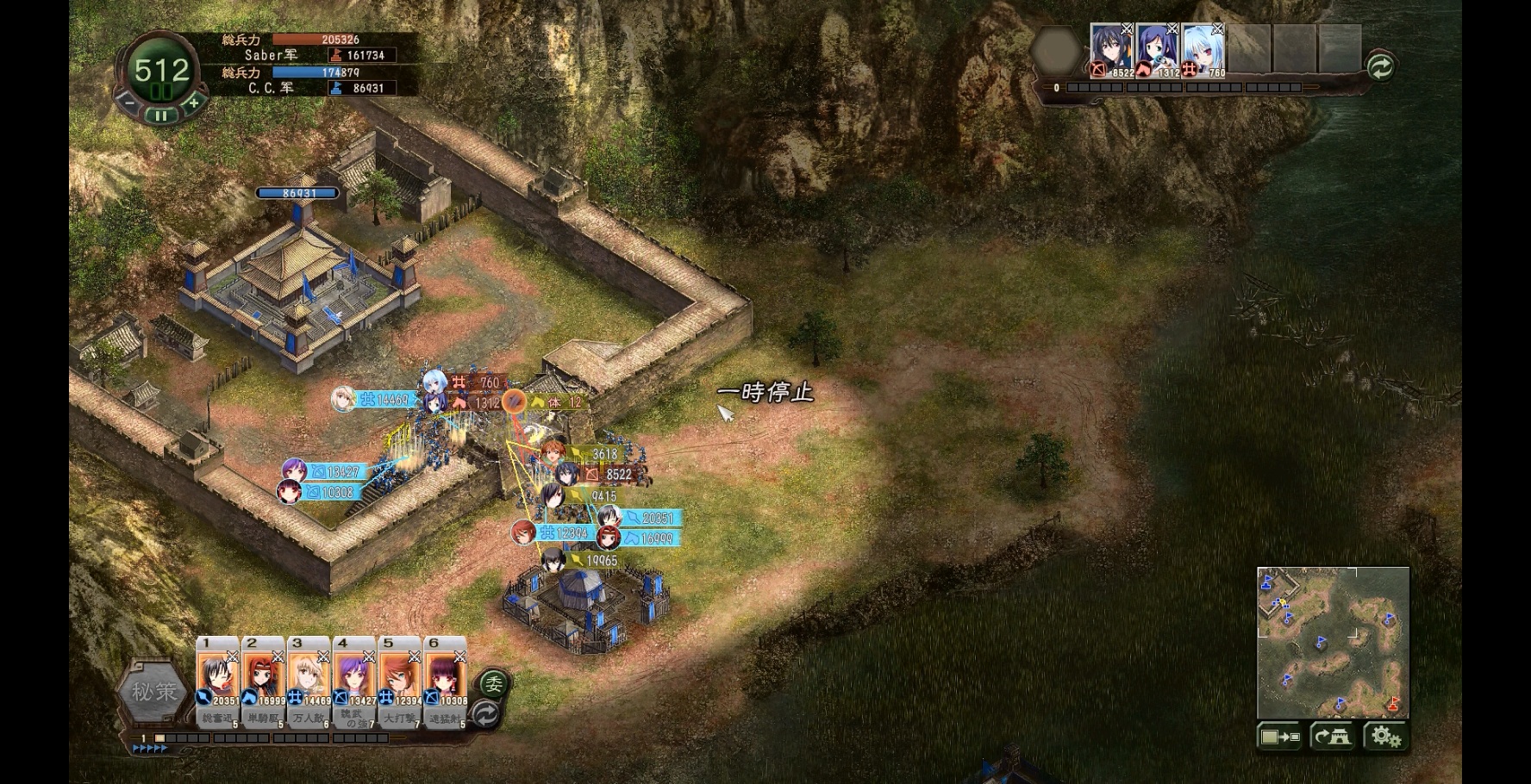The width and height of the screenshot is (1531, 784).
Task: Click the grey cycle arrows beside officer cards
Action: tap(487, 714)
